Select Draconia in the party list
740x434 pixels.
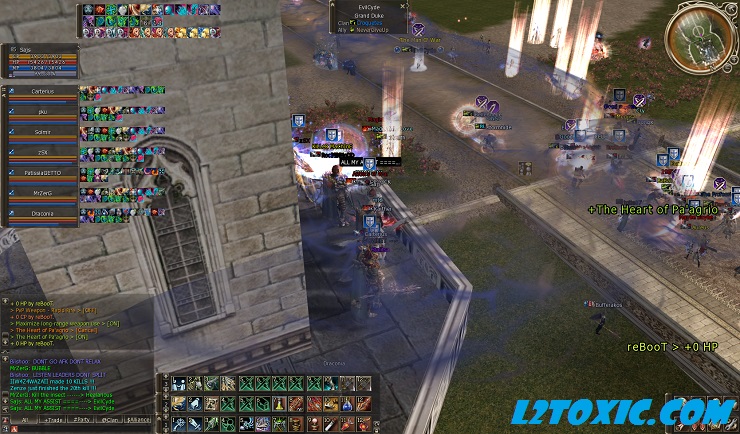[42, 213]
